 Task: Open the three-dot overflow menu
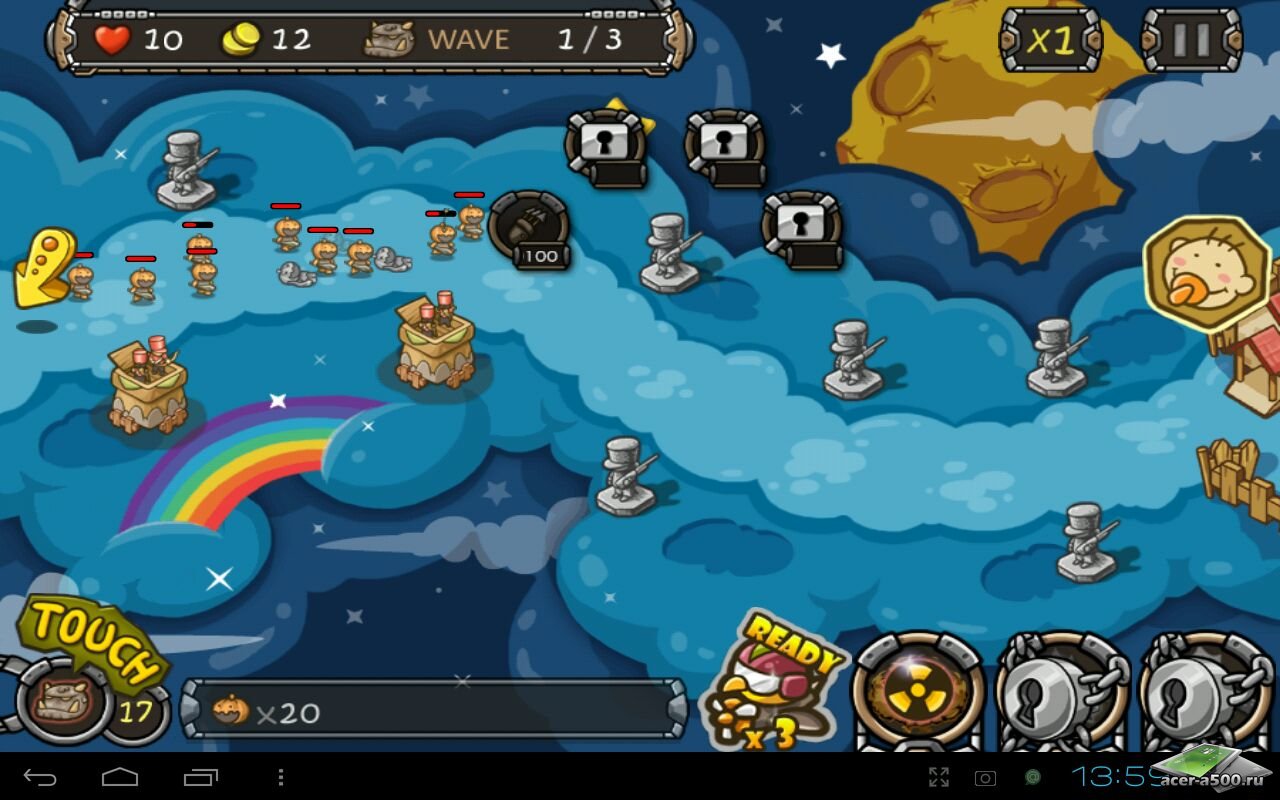click(x=281, y=777)
